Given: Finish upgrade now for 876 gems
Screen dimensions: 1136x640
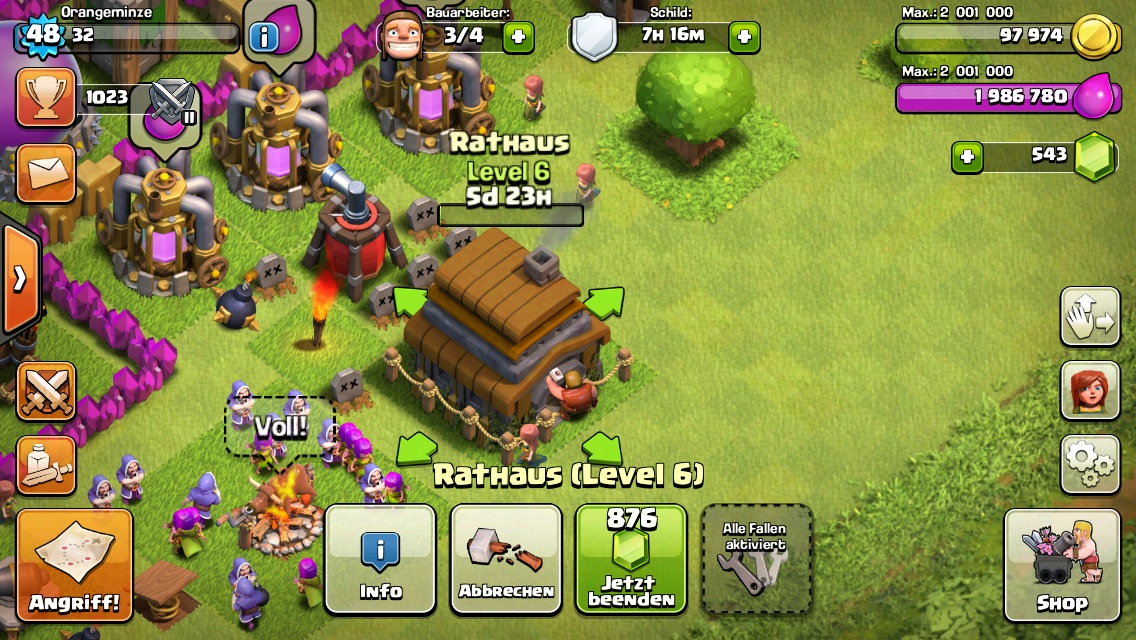Looking at the screenshot, I should click(631, 558).
